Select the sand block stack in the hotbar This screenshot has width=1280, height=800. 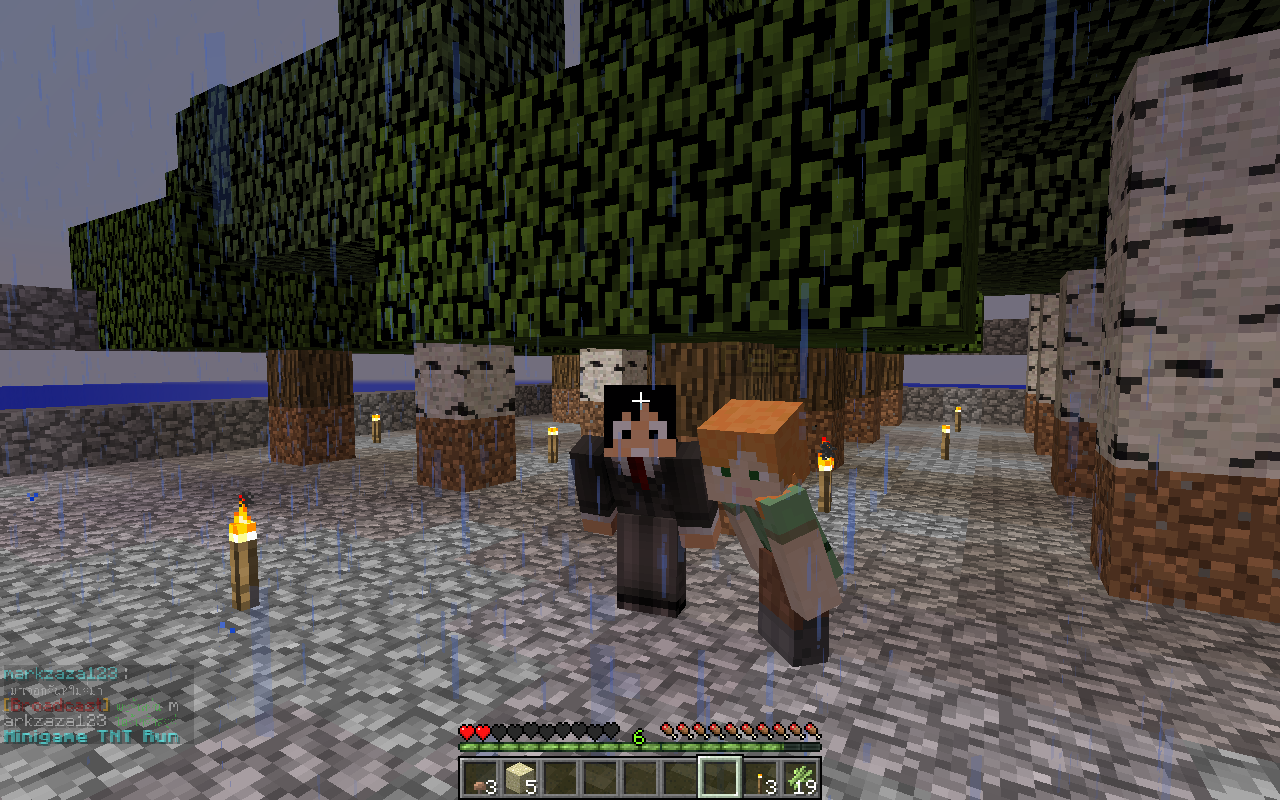coord(518,778)
